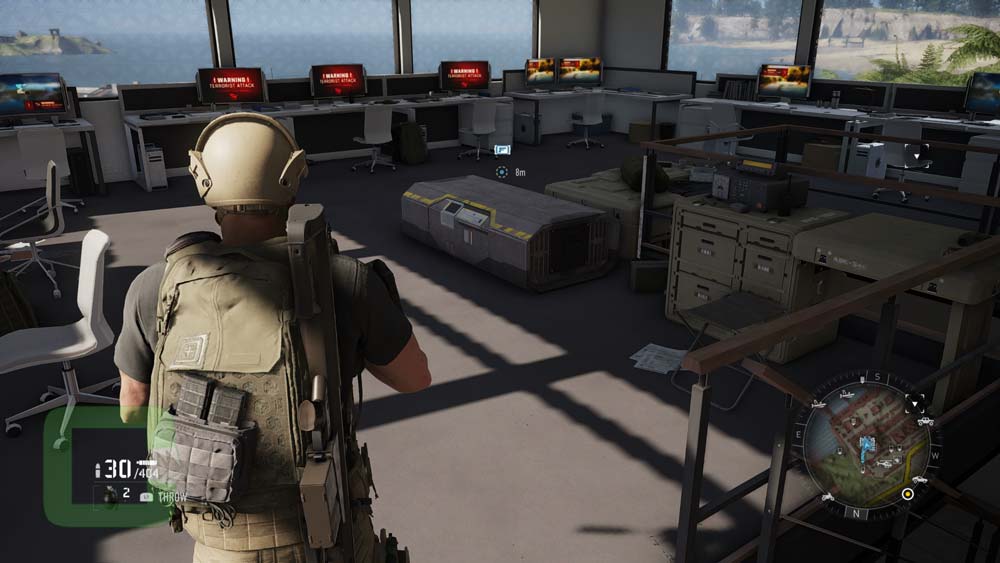This screenshot has height=563, width=1000.
Task: Click the motorcycle icon on the minimap edge
Action: (x=827, y=497)
